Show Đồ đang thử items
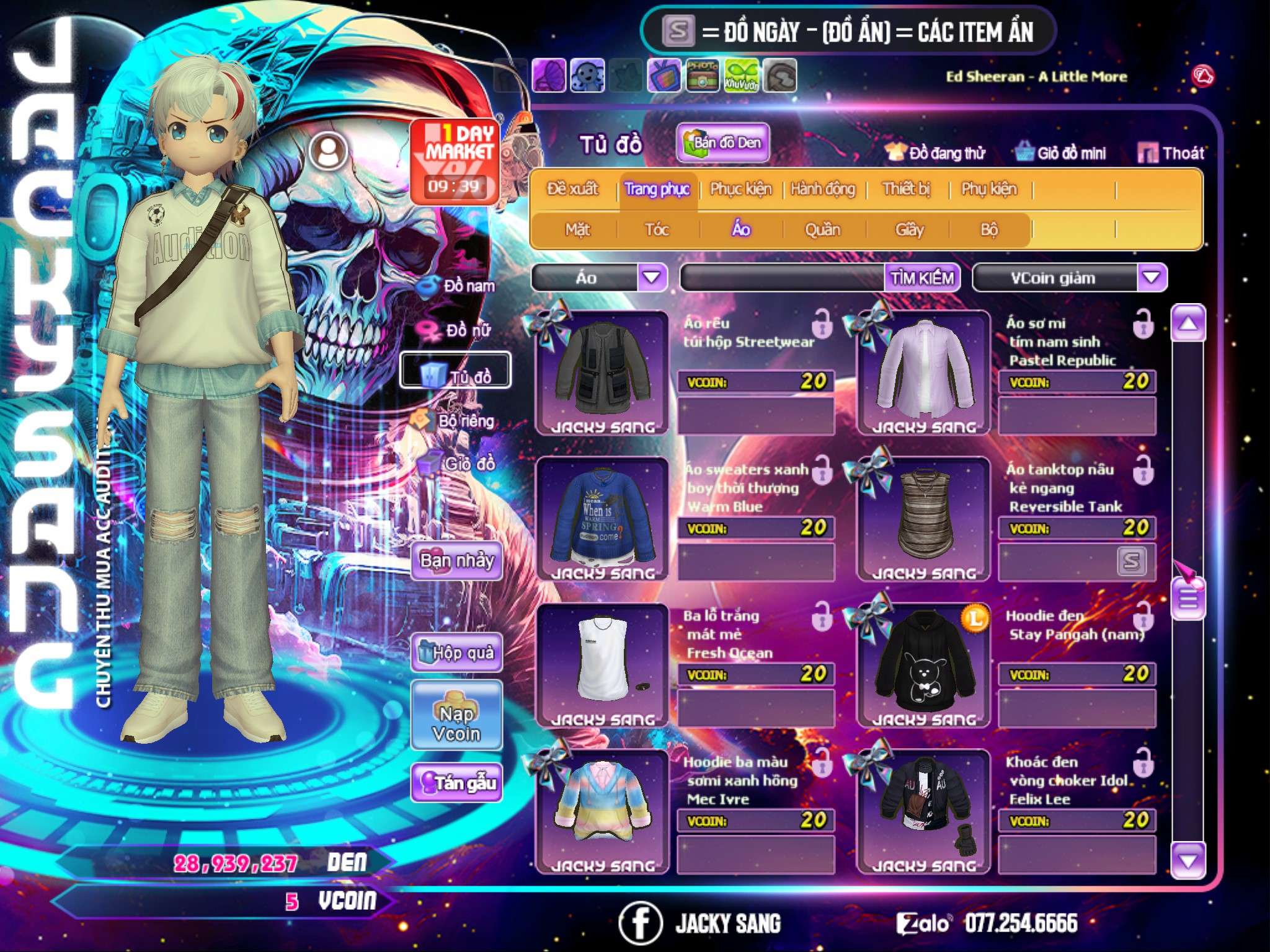1270x952 pixels. [935, 153]
